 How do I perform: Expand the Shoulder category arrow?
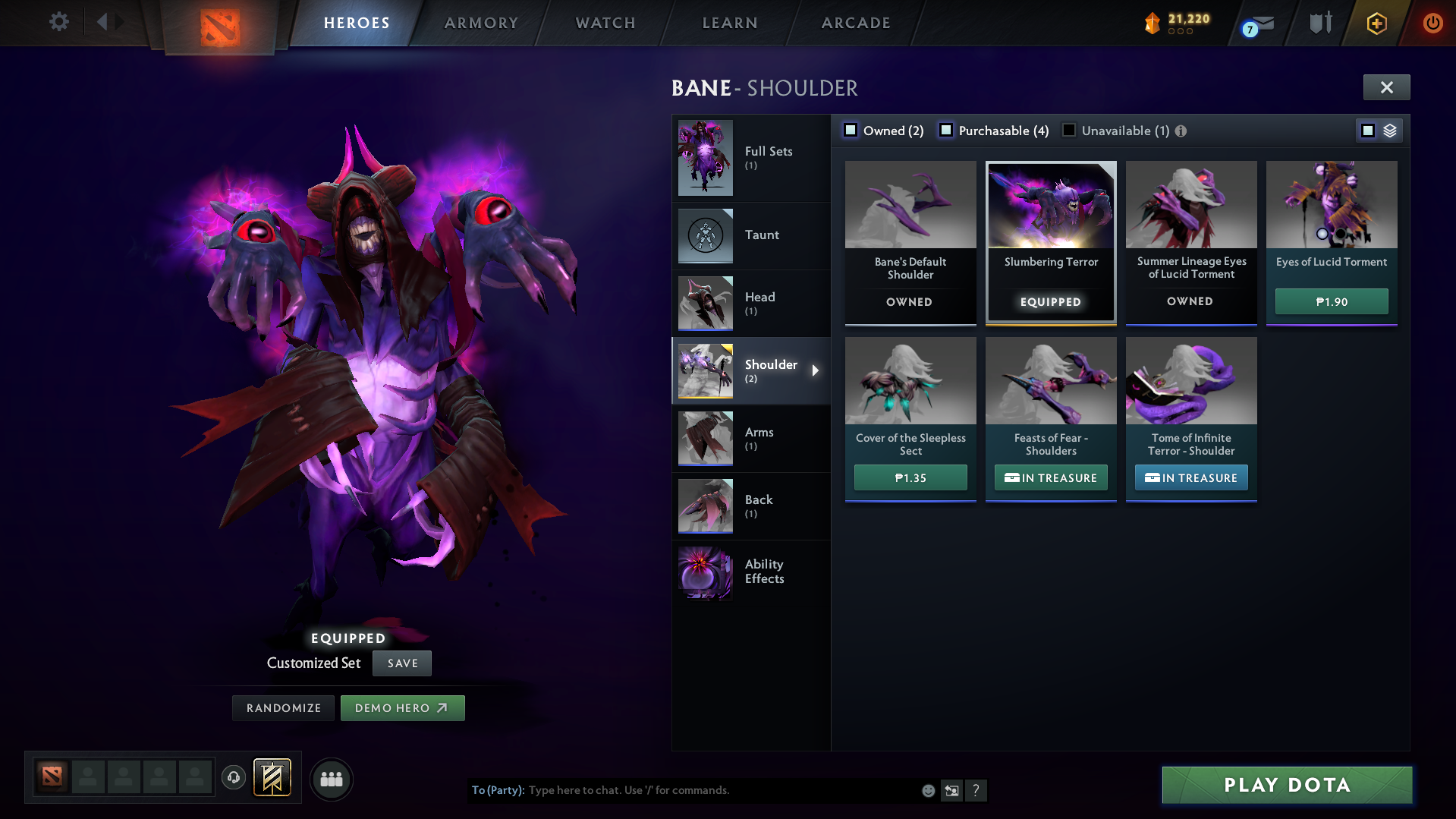pyautogui.click(x=816, y=370)
